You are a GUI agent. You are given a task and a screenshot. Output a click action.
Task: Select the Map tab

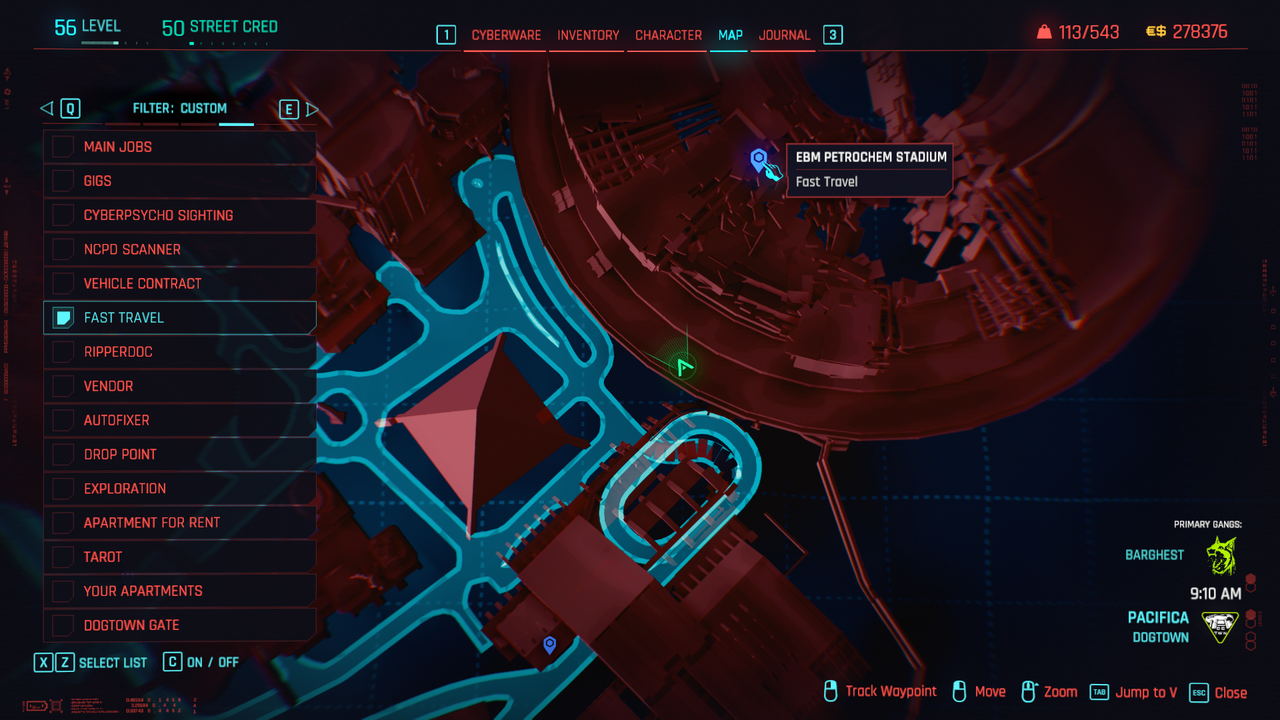[x=730, y=35]
